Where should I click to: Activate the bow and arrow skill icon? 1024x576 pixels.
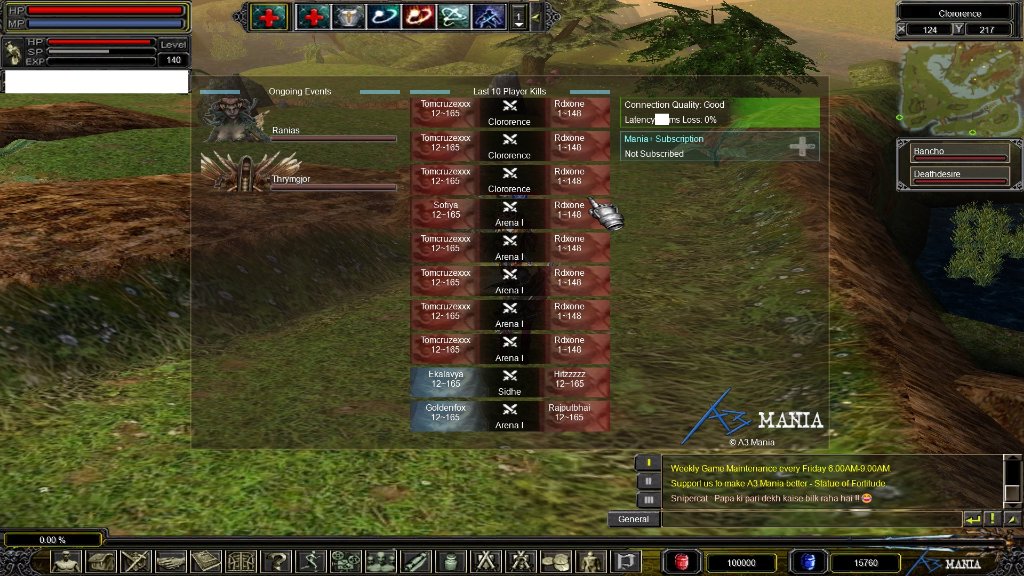click(x=453, y=17)
